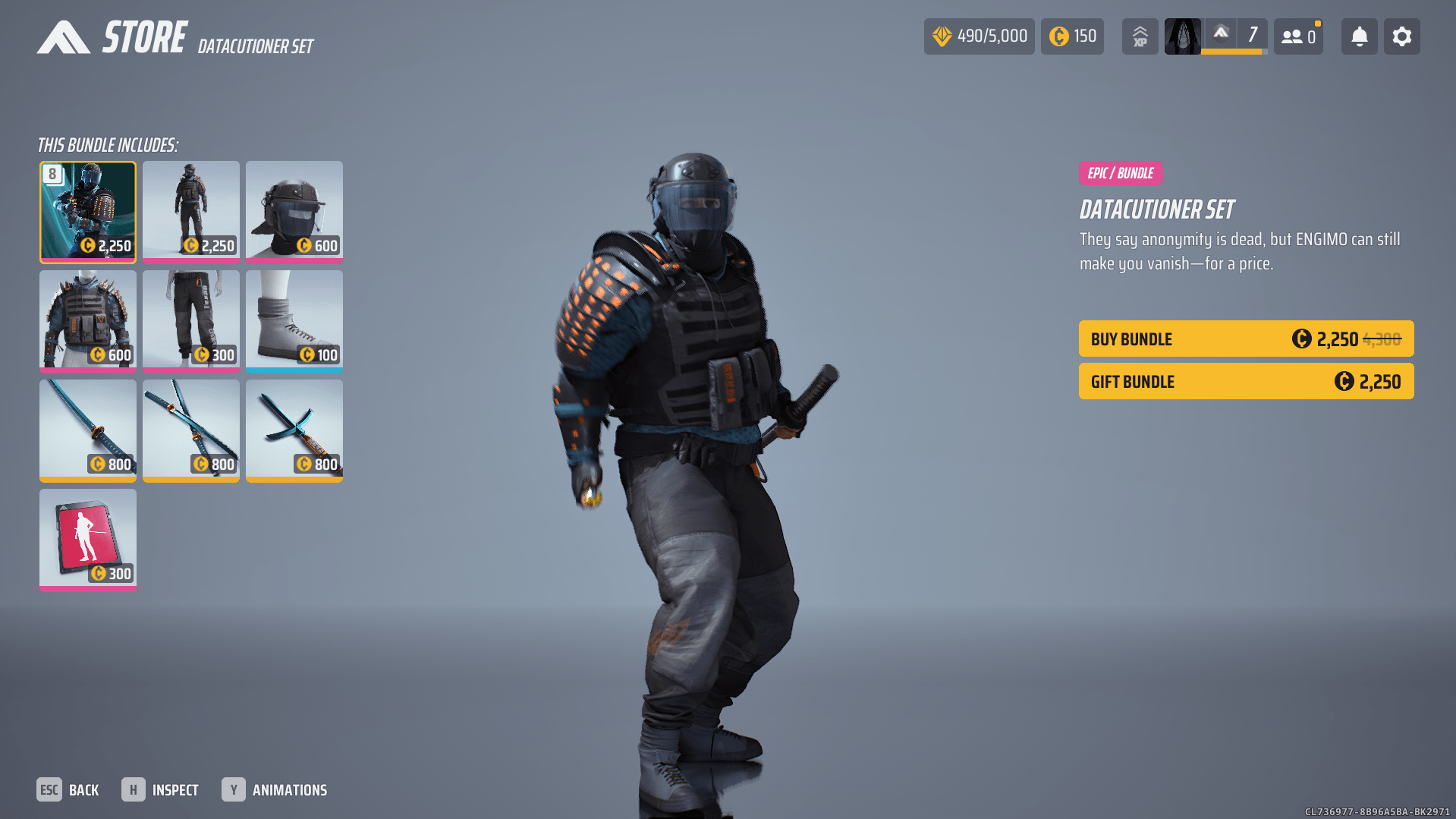Open the friends list icon
This screenshot has height=819, width=1456.
point(1298,36)
